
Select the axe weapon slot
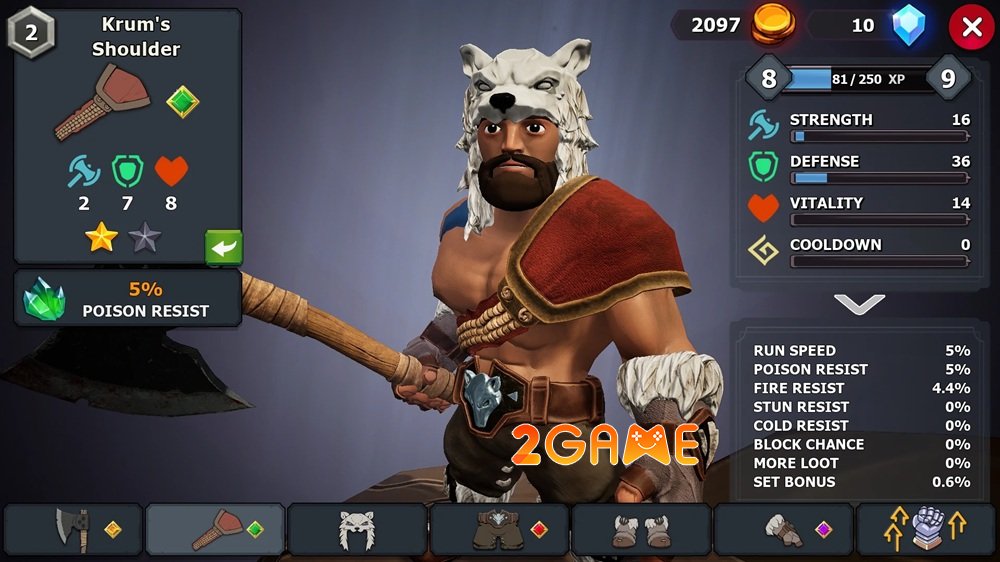[x=73, y=529]
